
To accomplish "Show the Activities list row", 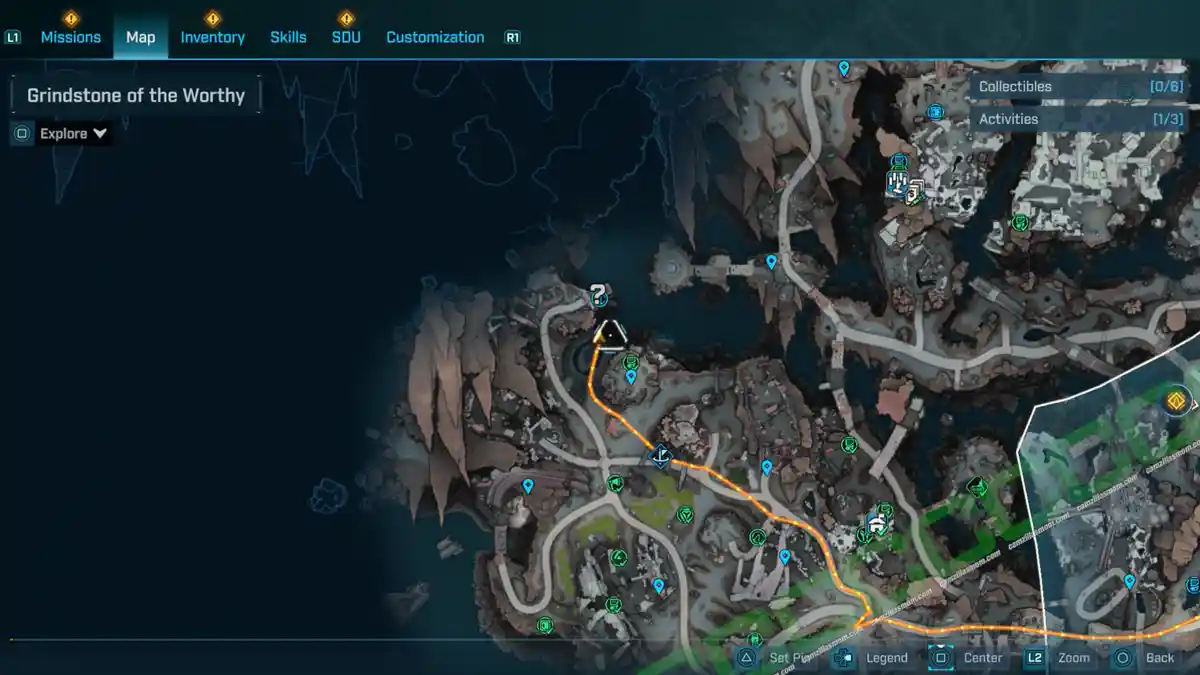I will (x=1080, y=119).
